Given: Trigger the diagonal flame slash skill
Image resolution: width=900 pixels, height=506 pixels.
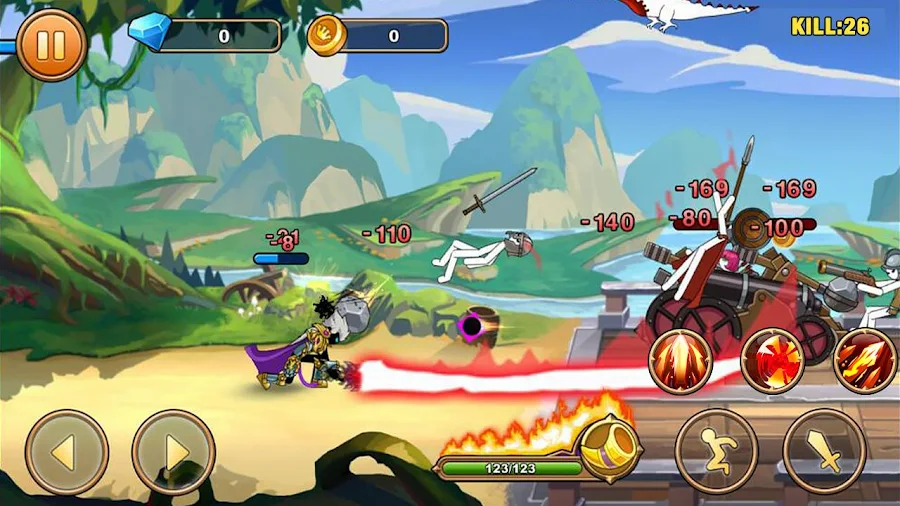Looking at the screenshot, I should point(865,361).
